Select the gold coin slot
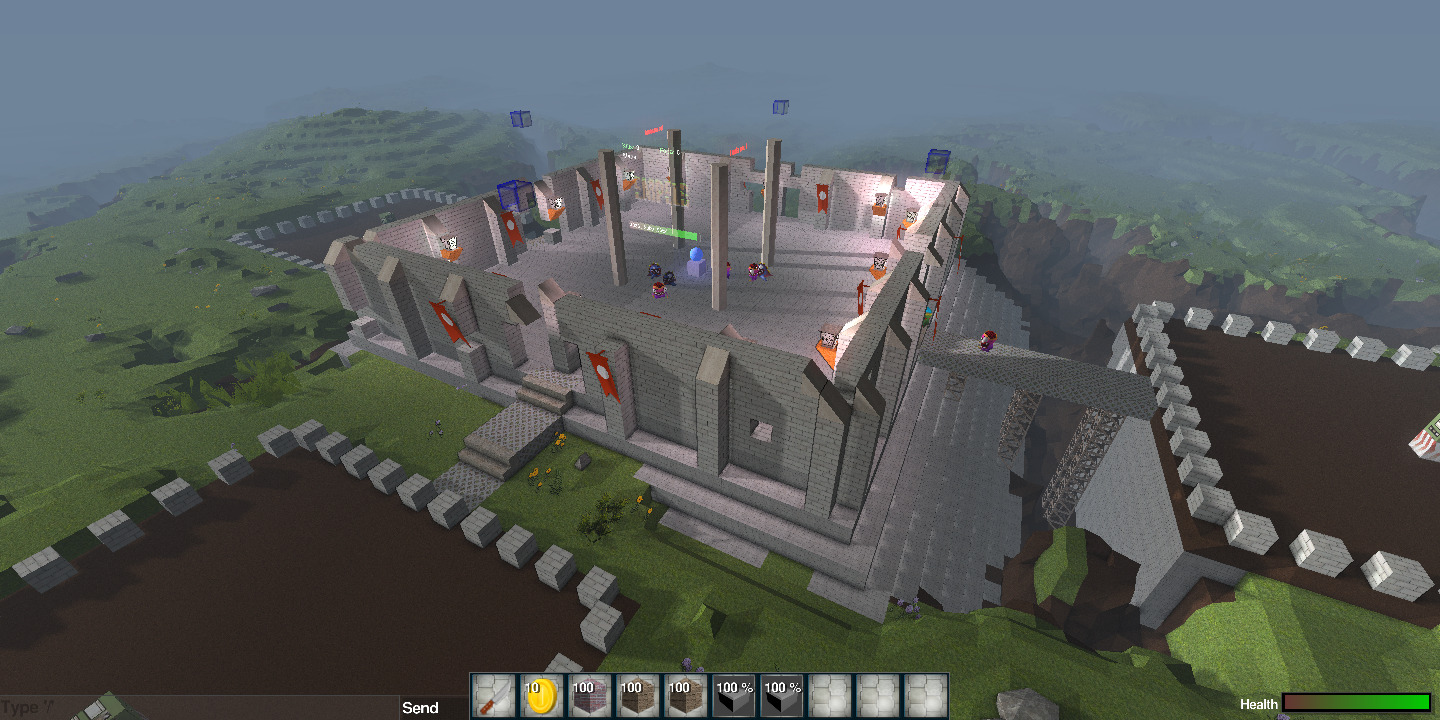The height and width of the screenshot is (720, 1440). tap(541, 696)
